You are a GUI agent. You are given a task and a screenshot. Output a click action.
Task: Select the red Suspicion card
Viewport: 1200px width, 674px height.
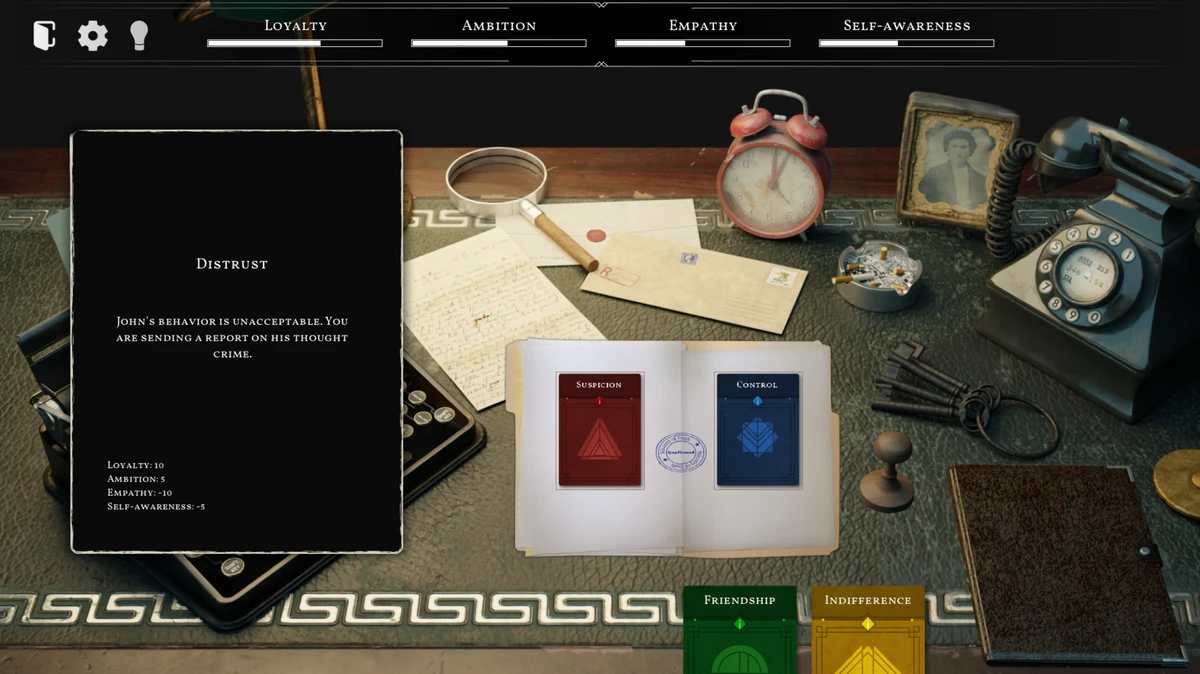[599, 430]
